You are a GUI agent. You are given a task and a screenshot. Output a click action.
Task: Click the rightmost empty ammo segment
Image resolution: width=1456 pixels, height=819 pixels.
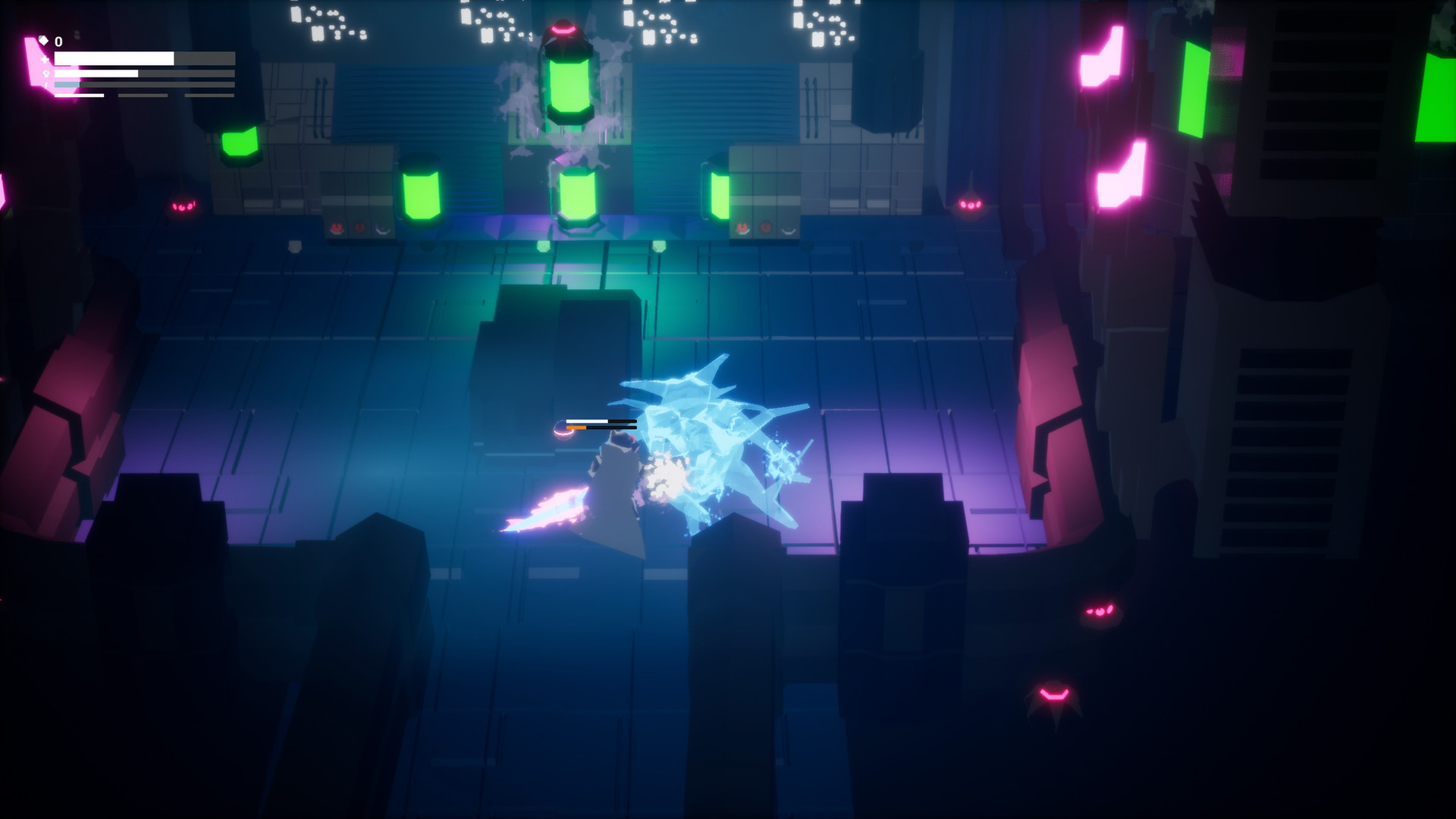(x=209, y=95)
